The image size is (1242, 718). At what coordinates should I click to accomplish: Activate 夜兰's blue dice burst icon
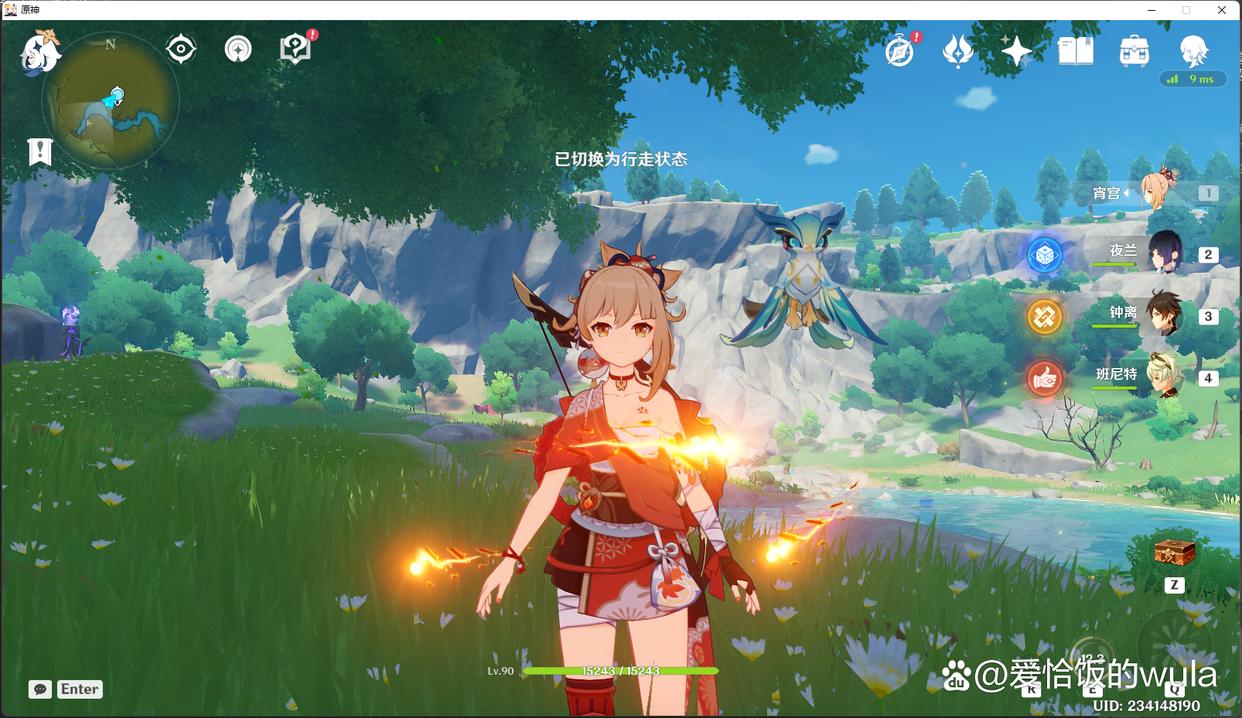click(1045, 254)
